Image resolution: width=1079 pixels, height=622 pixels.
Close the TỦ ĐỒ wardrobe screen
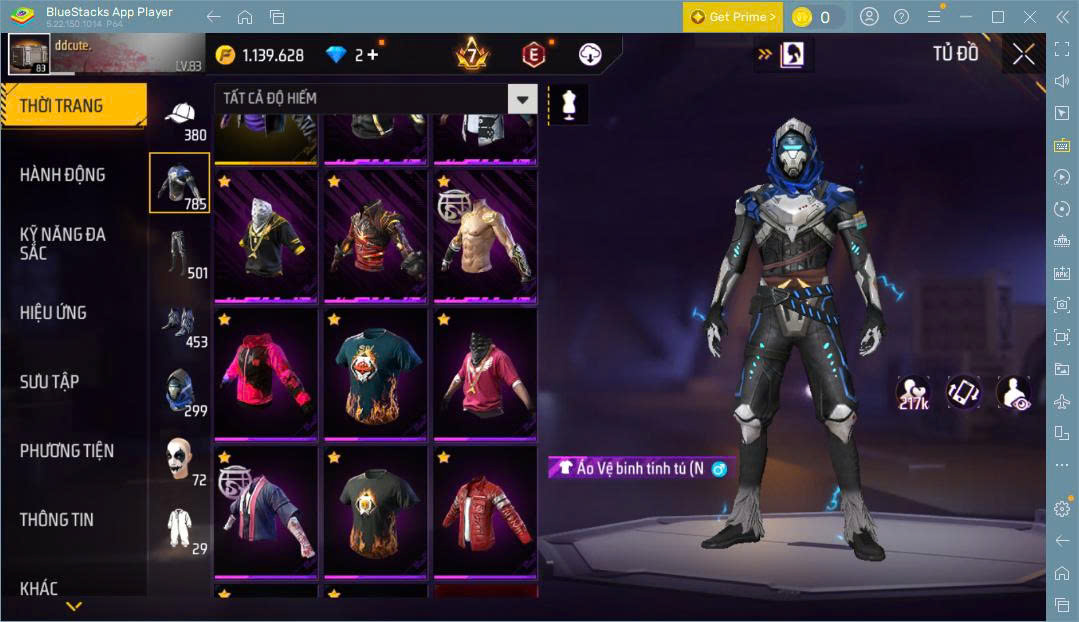coord(1023,54)
